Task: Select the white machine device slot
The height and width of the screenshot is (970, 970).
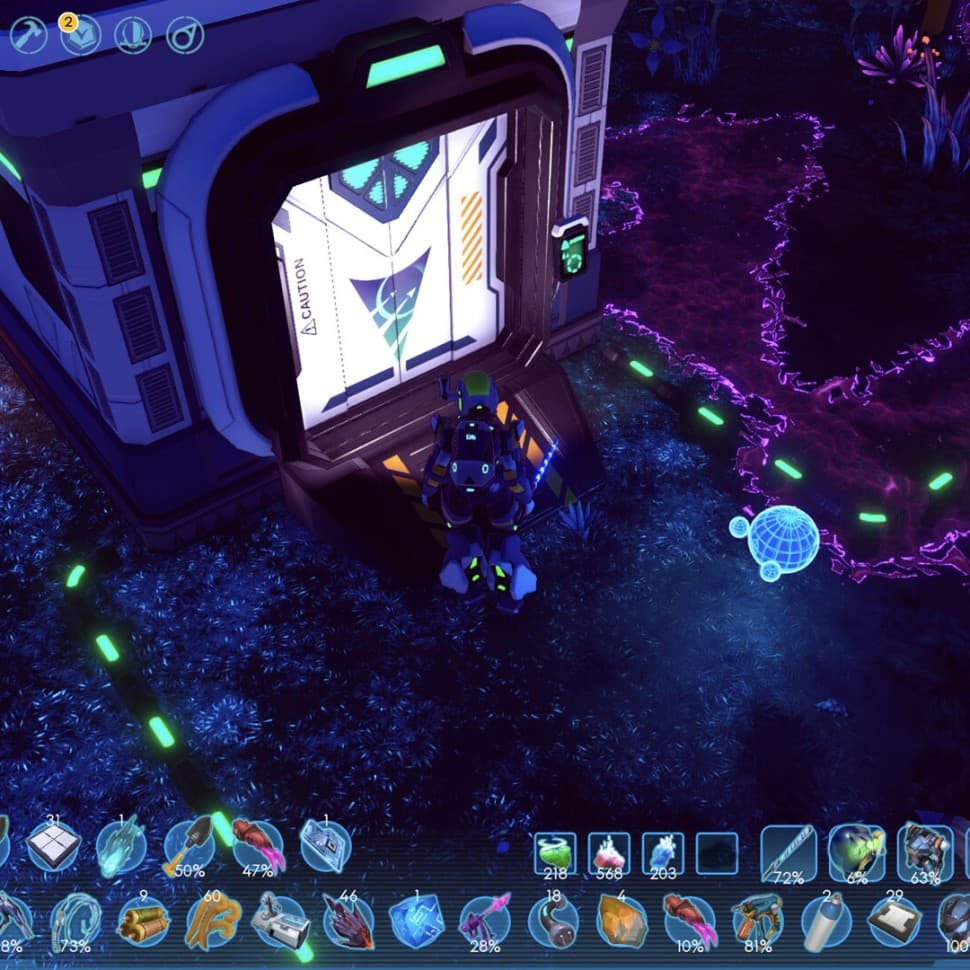Action: (x=279, y=920)
